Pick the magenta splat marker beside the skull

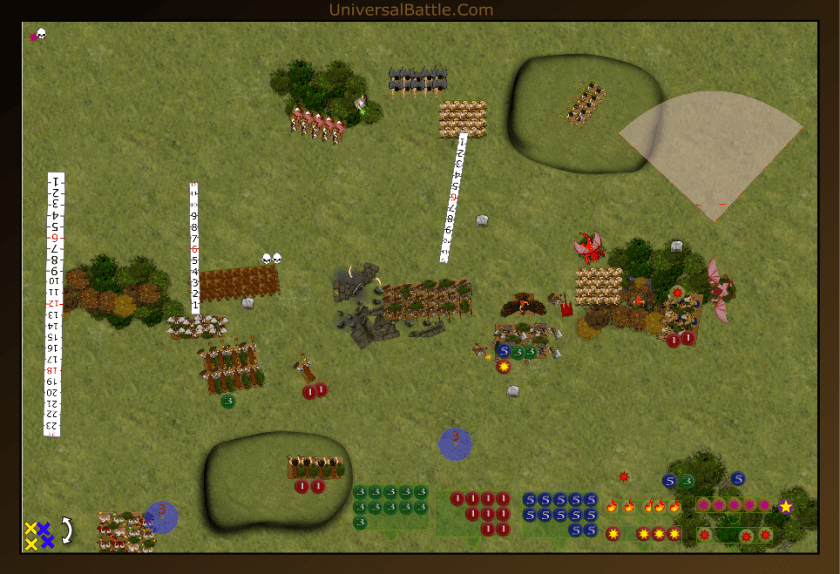(x=33, y=37)
